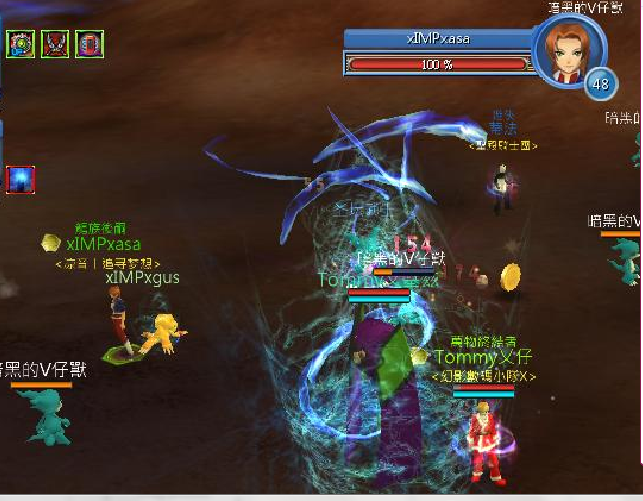Activate the glowing blue orb status icon
This screenshot has height=501, width=643.
(x=20, y=179)
